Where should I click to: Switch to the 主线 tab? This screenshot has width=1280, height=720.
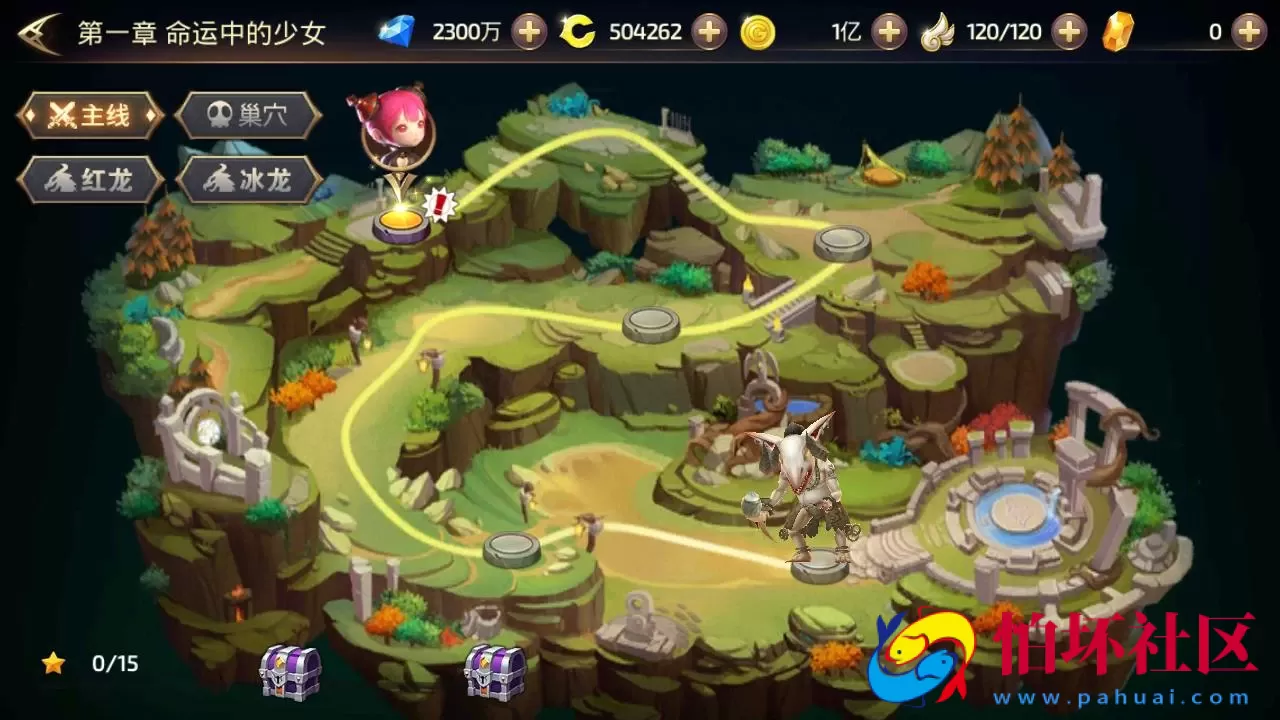(90, 116)
